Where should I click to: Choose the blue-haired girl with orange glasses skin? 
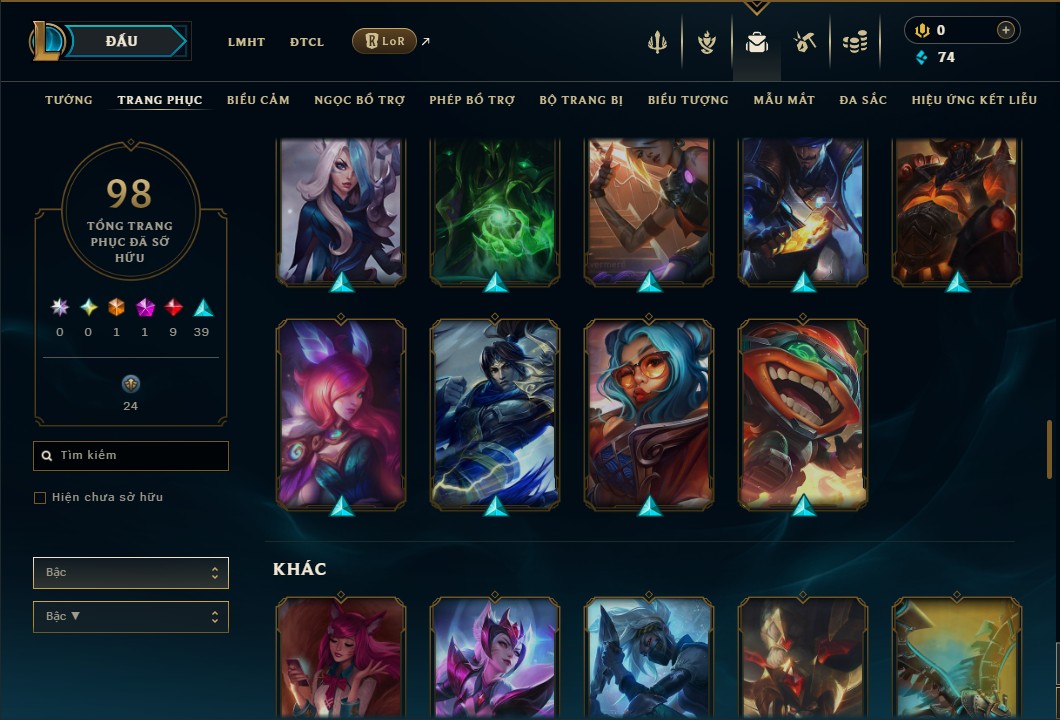coord(649,413)
